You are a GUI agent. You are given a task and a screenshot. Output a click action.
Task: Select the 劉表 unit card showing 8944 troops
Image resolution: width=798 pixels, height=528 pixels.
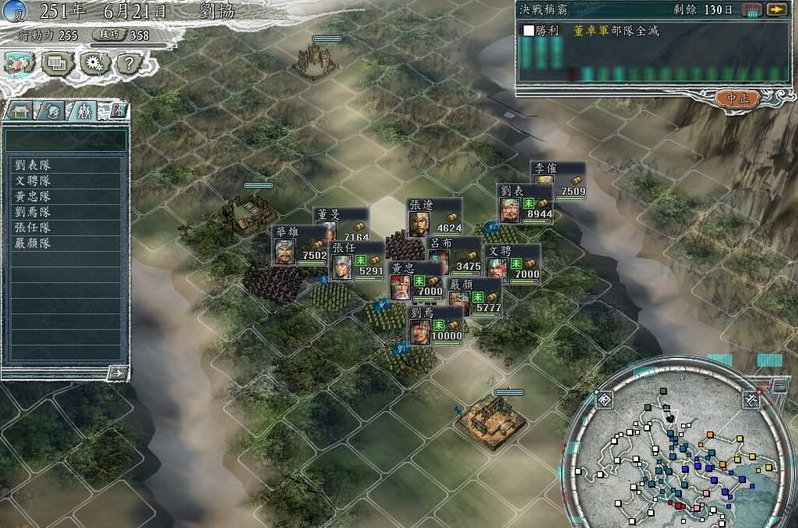(526, 204)
